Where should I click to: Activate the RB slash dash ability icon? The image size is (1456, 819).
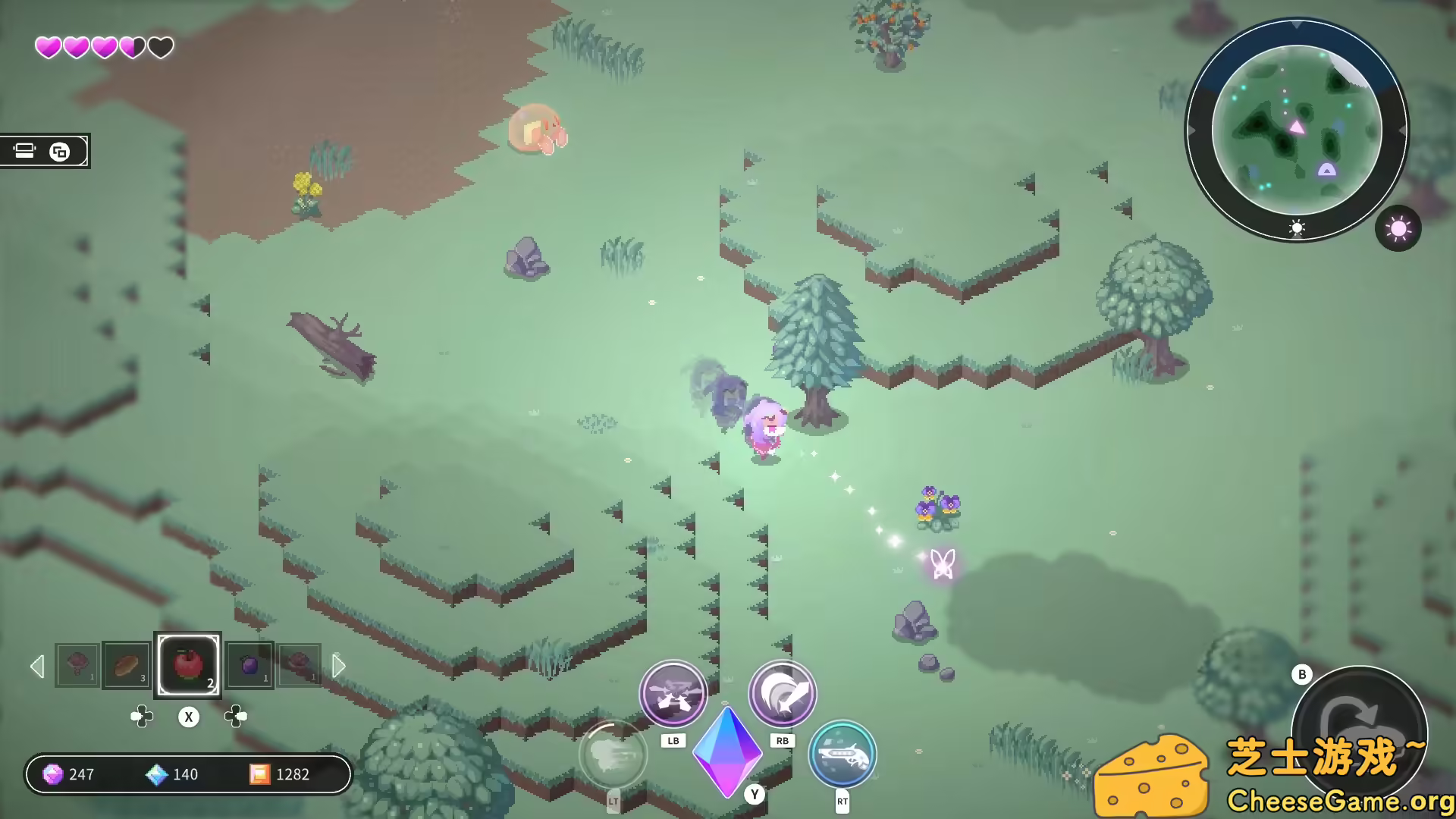coord(782,692)
